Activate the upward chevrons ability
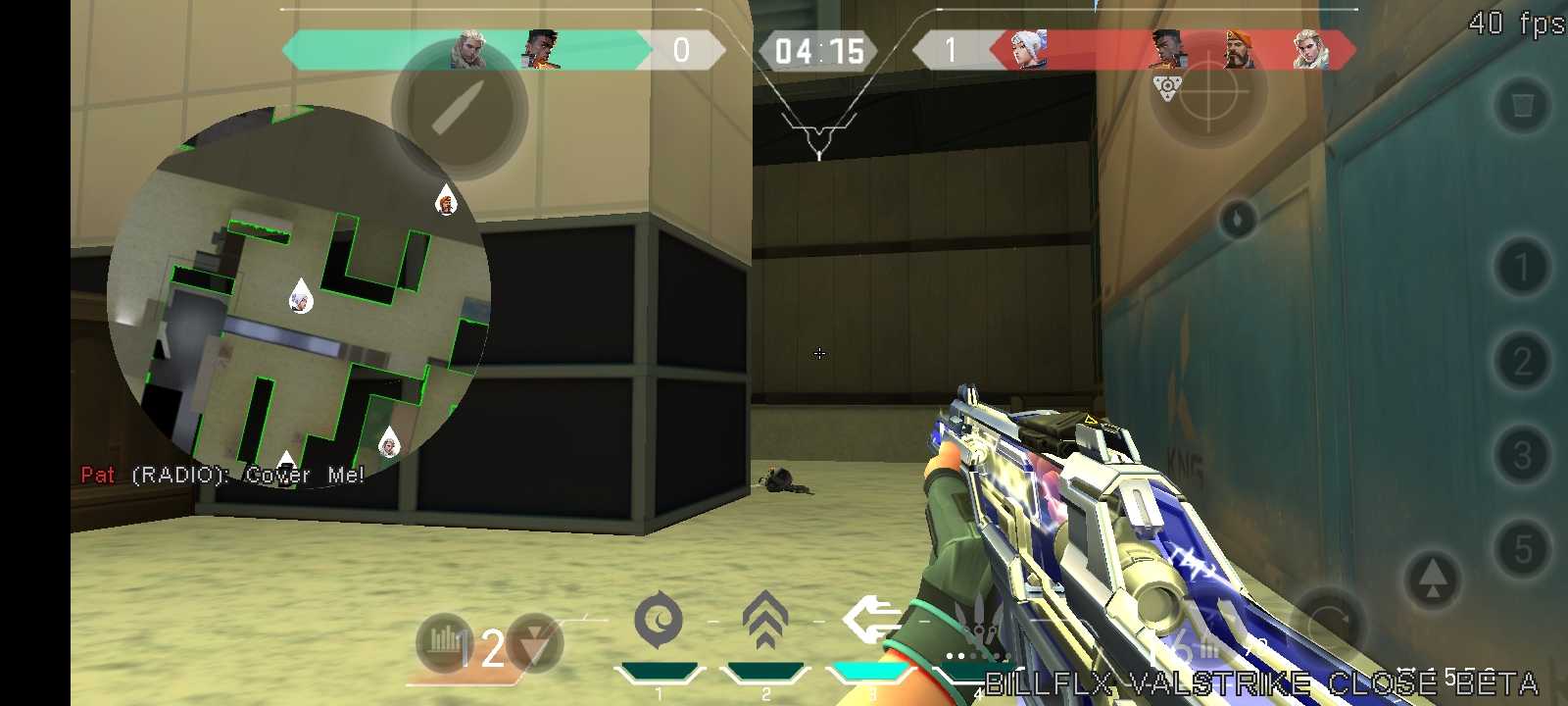Image resolution: width=1568 pixels, height=706 pixels. pyautogui.click(x=765, y=620)
